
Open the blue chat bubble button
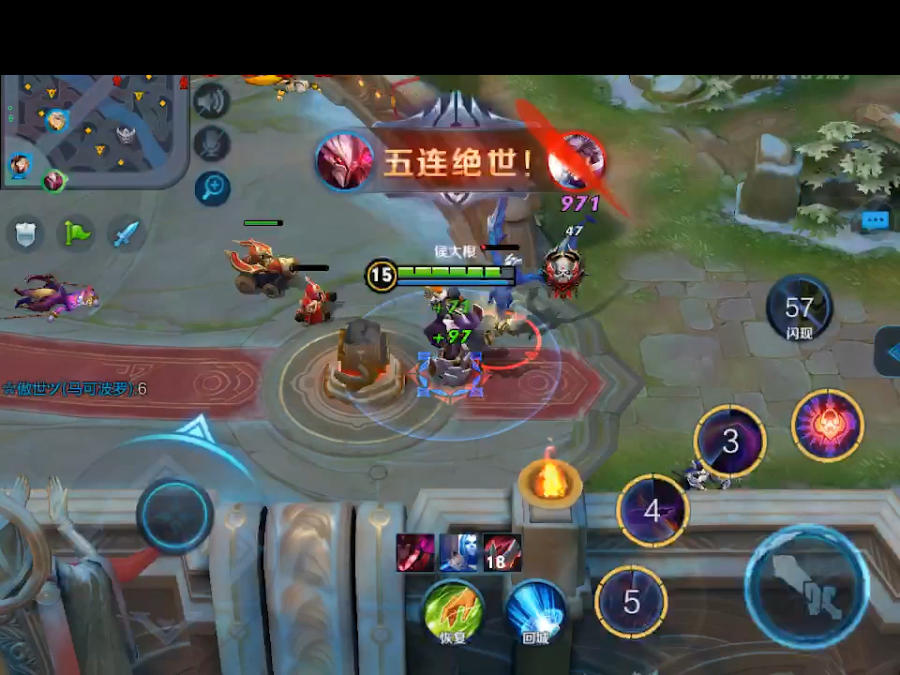coord(875,219)
